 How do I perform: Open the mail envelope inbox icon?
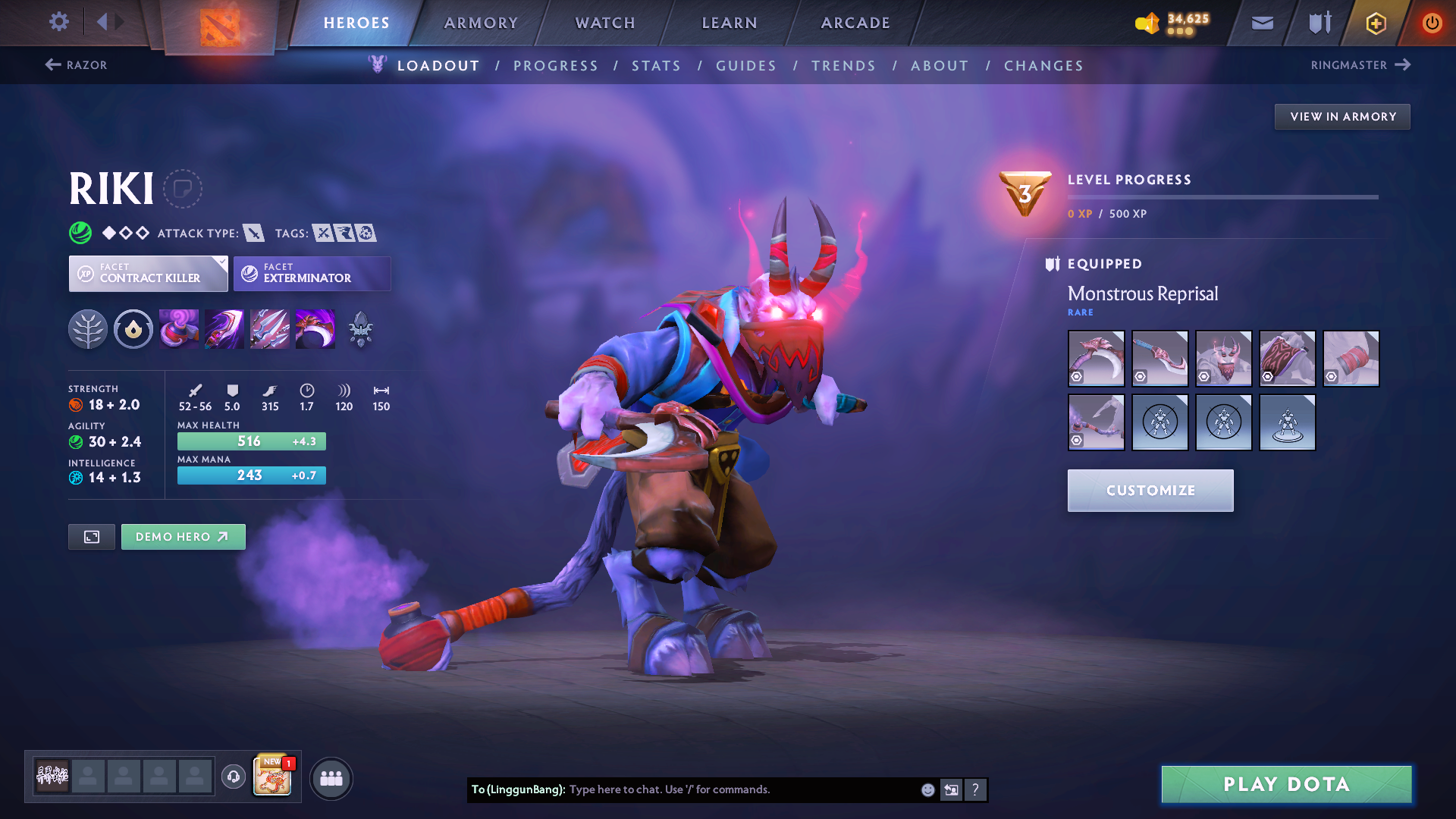(x=1261, y=23)
